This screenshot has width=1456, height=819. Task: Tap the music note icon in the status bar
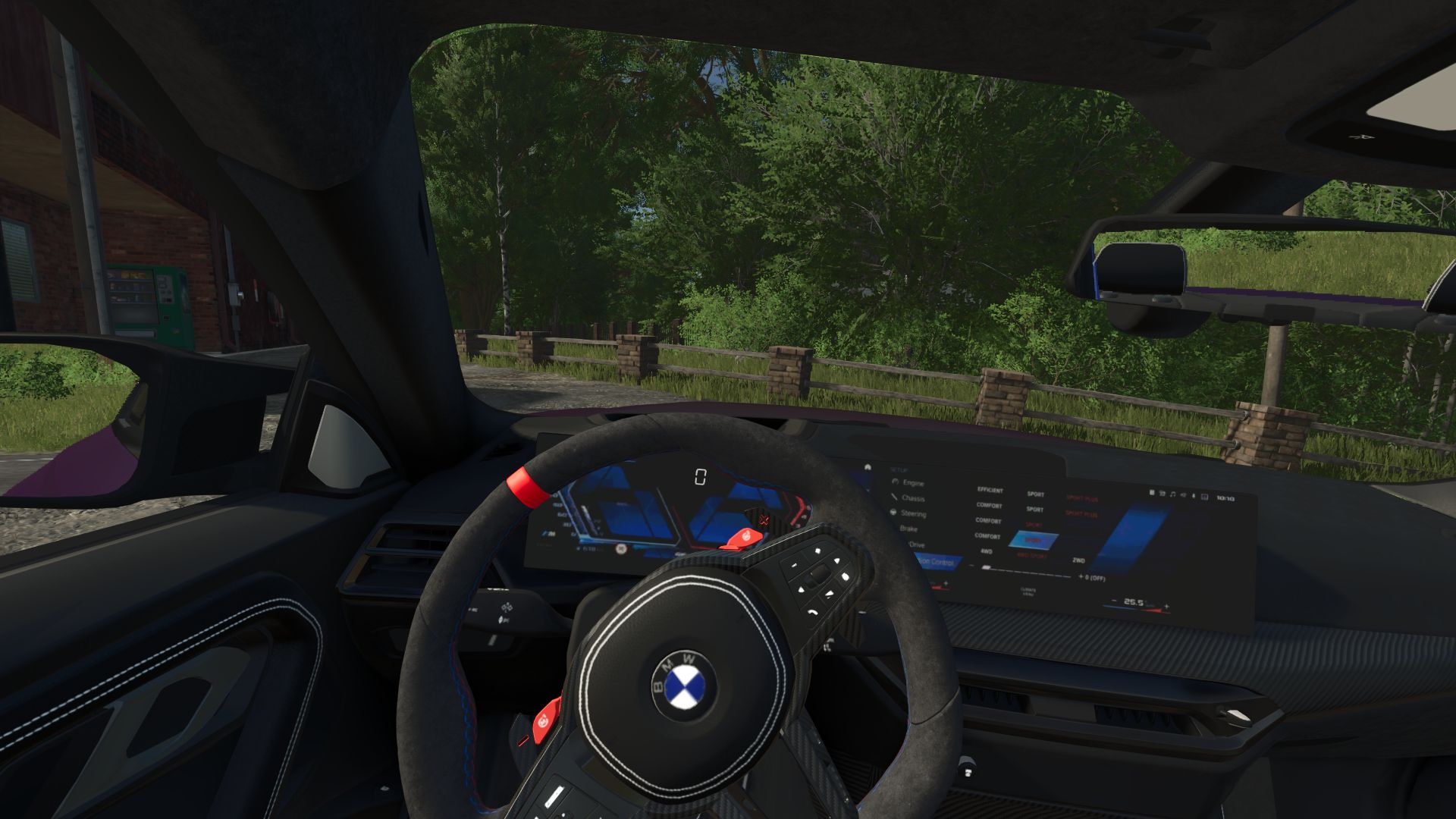(x=1173, y=494)
